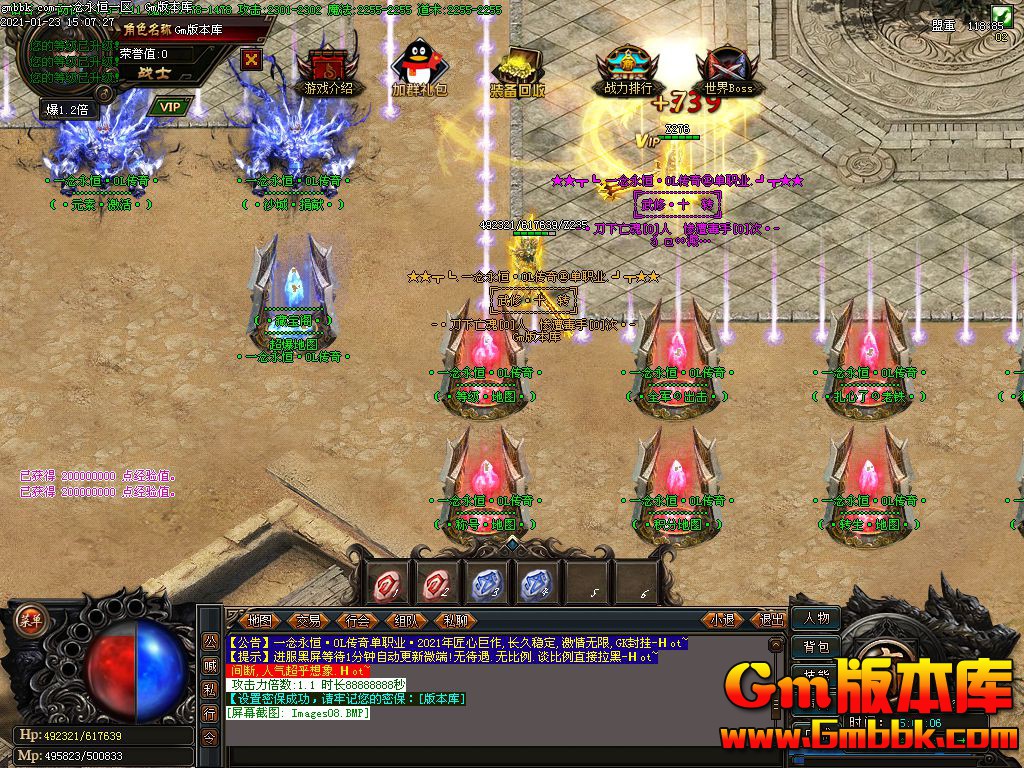Open the 游戏介绍 game introduction icon
Screen dimensions: 1024x768
(x=328, y=70)
